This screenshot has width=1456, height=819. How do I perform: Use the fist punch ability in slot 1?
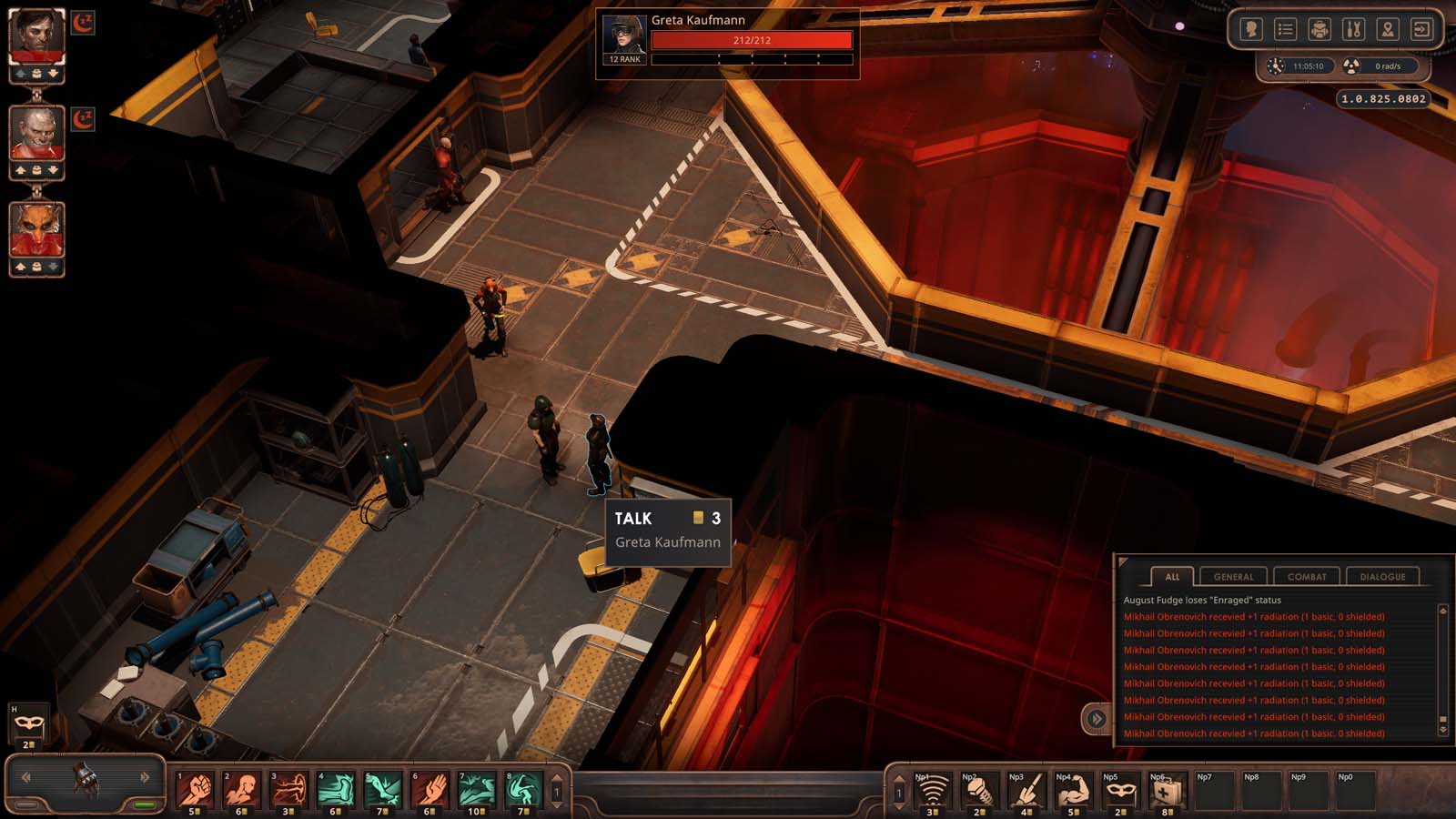coord(195,790)
